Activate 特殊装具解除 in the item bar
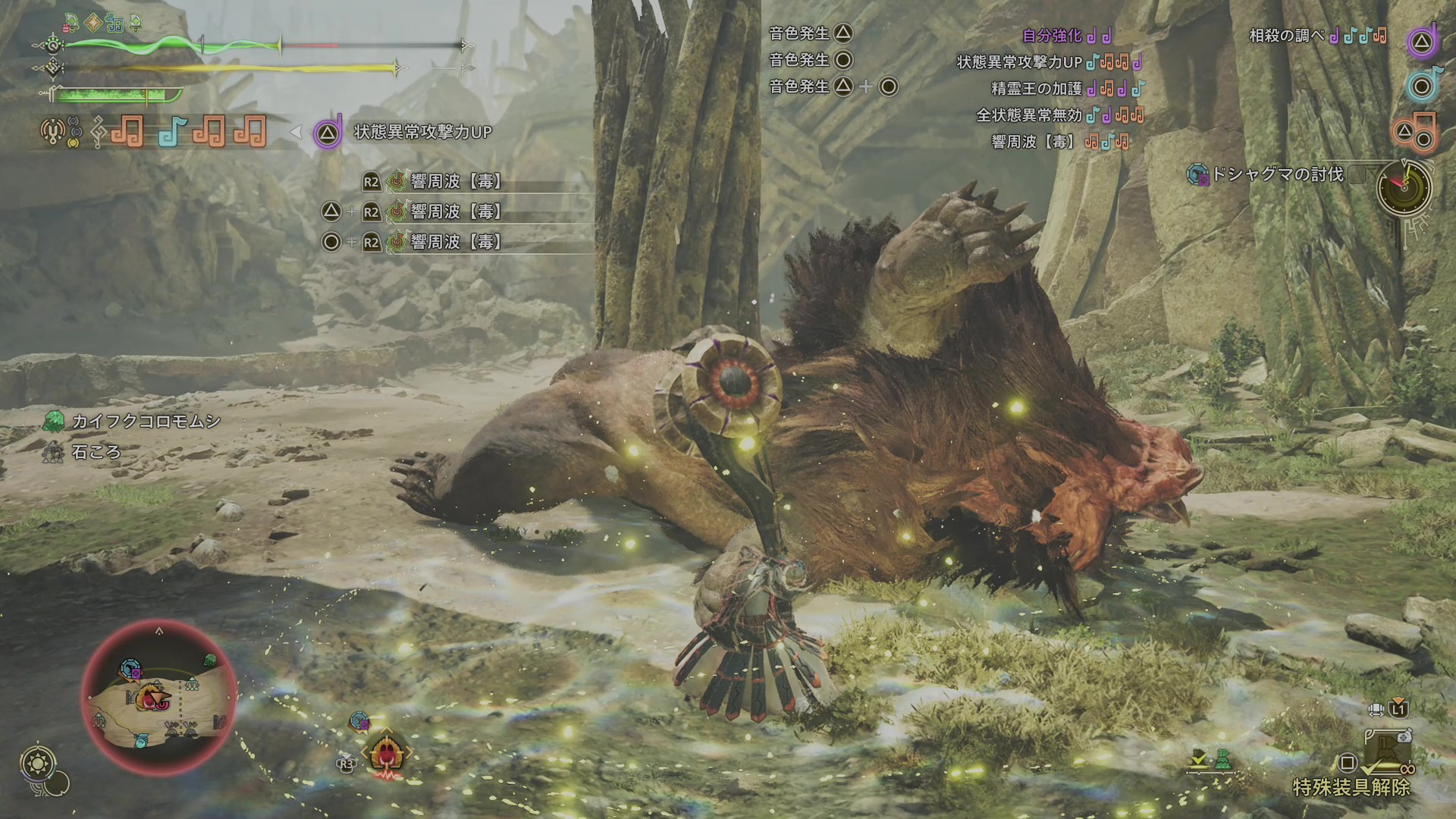Image resolution: width=1456 pixels, height=819 pixels. tap(1351, 787)
